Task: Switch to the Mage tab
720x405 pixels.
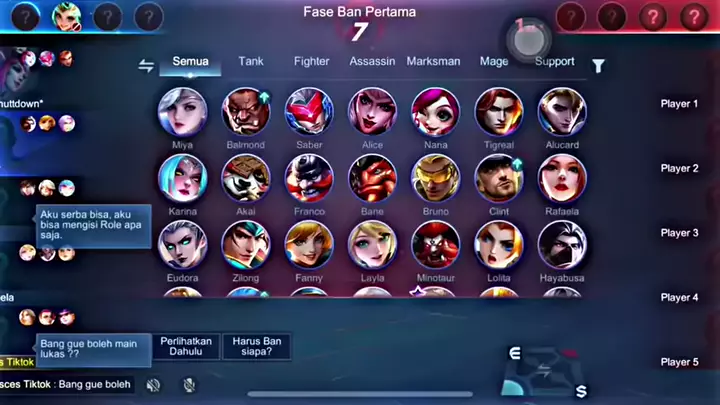Action: 494,62
